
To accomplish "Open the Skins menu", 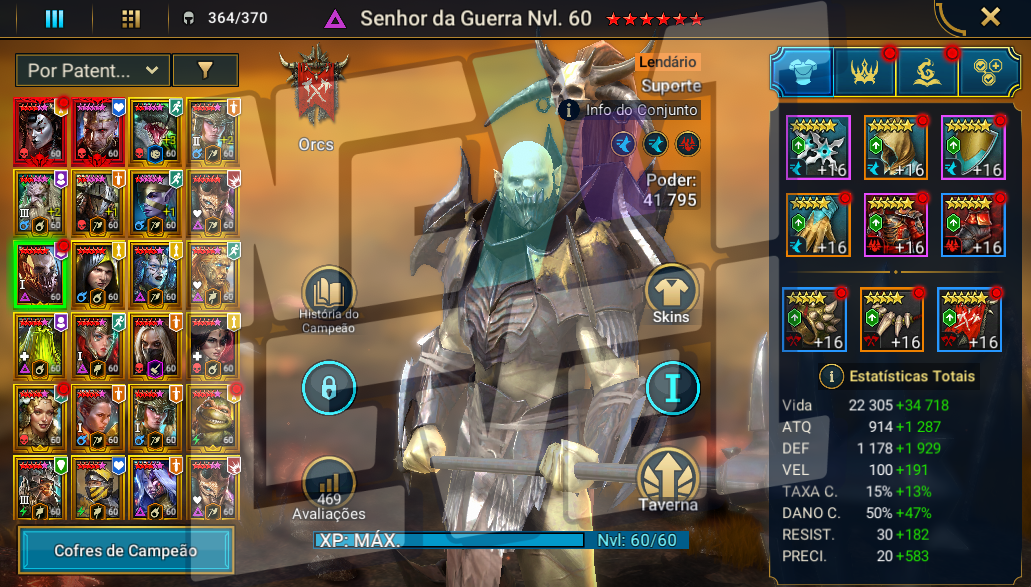I will [x=671, y=292].
